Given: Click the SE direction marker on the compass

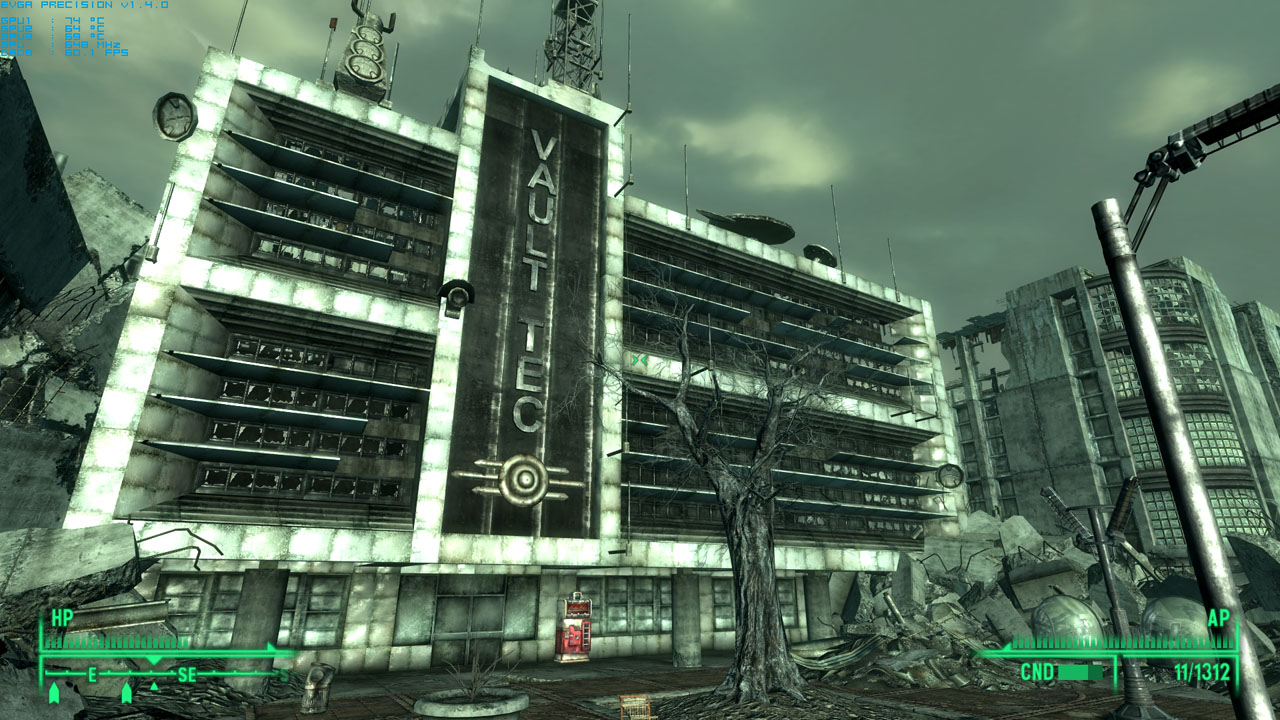Looking at the screenshot, I should [186, 674].
